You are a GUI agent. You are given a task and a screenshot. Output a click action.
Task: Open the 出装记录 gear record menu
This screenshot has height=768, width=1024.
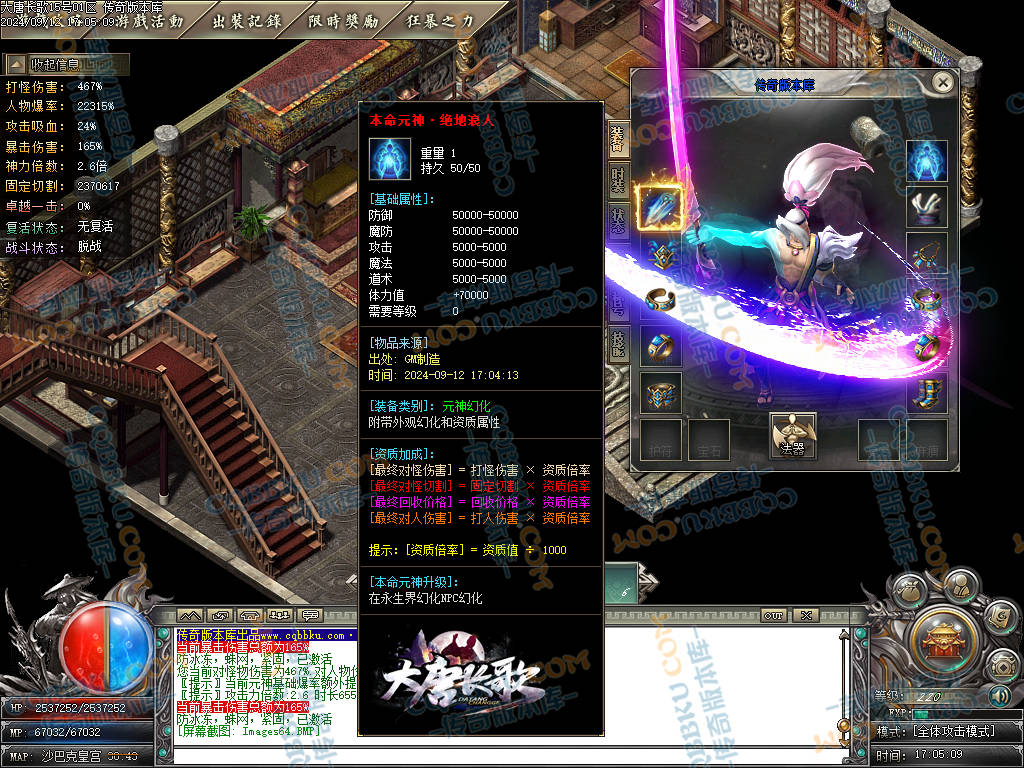pos(247,21)
